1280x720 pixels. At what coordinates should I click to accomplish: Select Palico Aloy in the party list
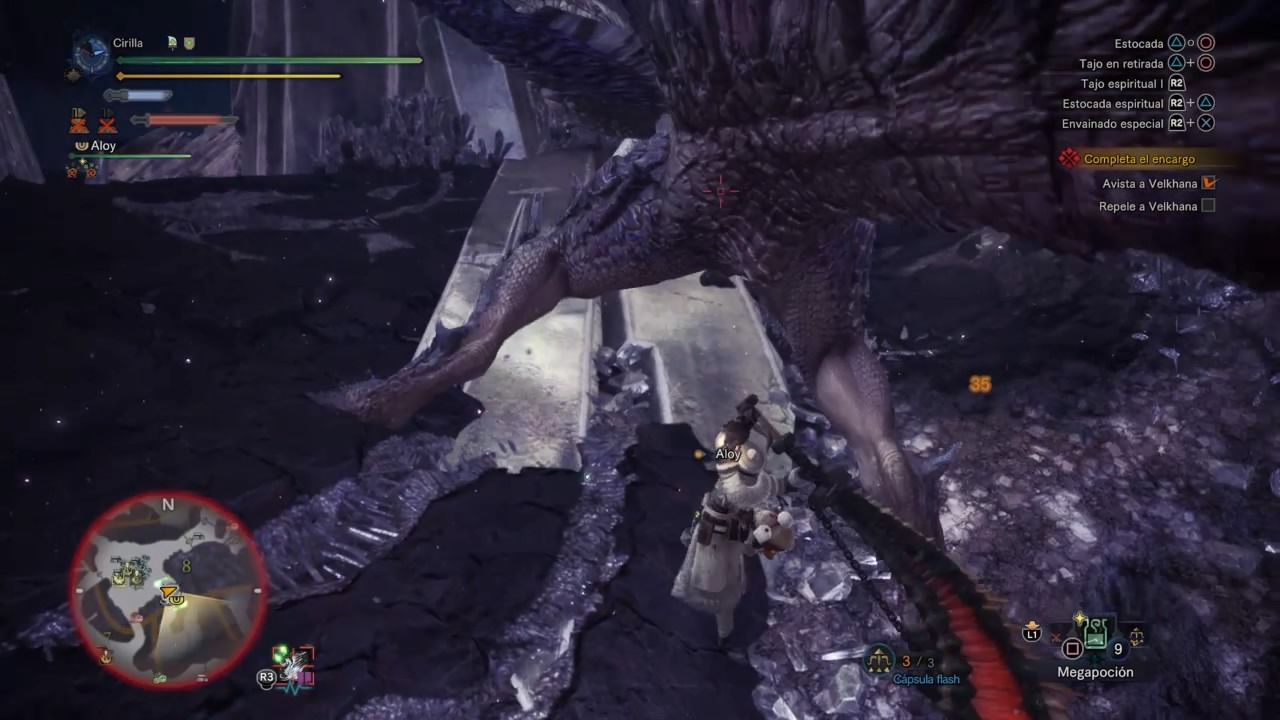103,146
